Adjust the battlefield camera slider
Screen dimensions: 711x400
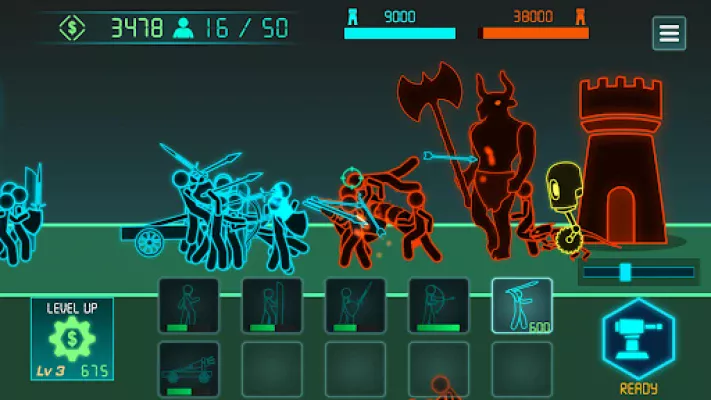click(626, 272)
